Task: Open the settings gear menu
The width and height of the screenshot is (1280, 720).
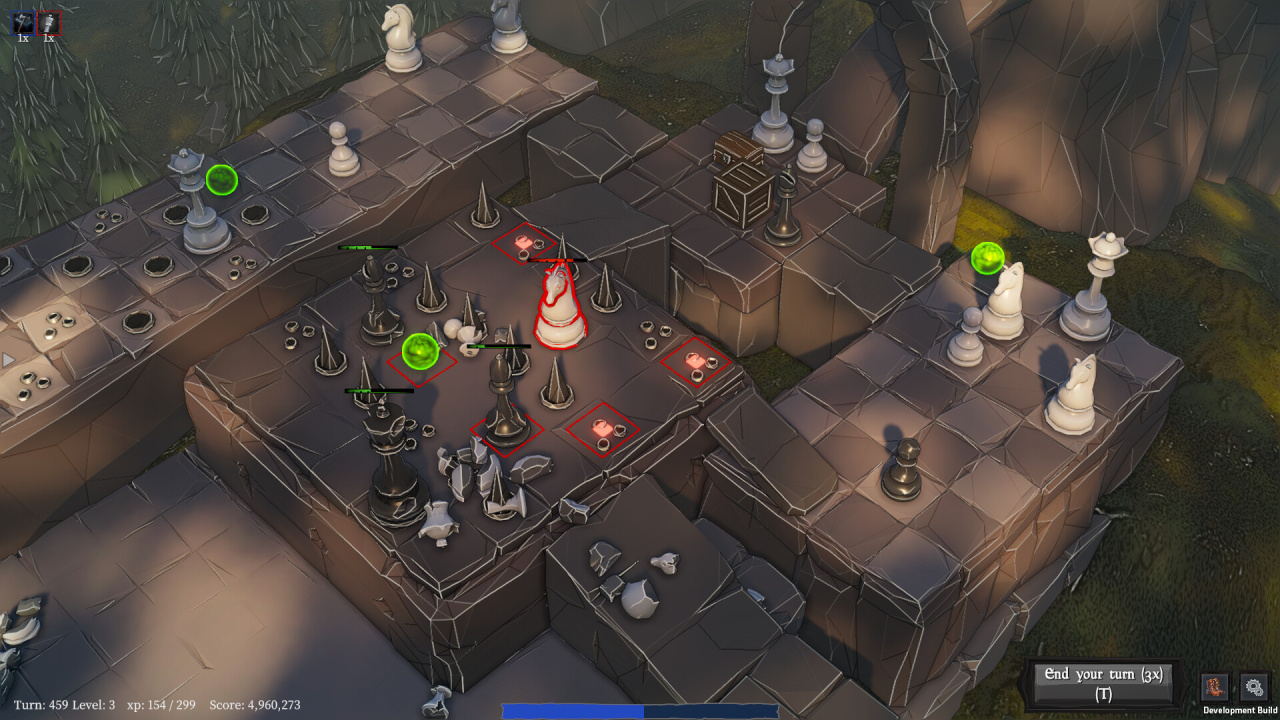Action: 1254,687
